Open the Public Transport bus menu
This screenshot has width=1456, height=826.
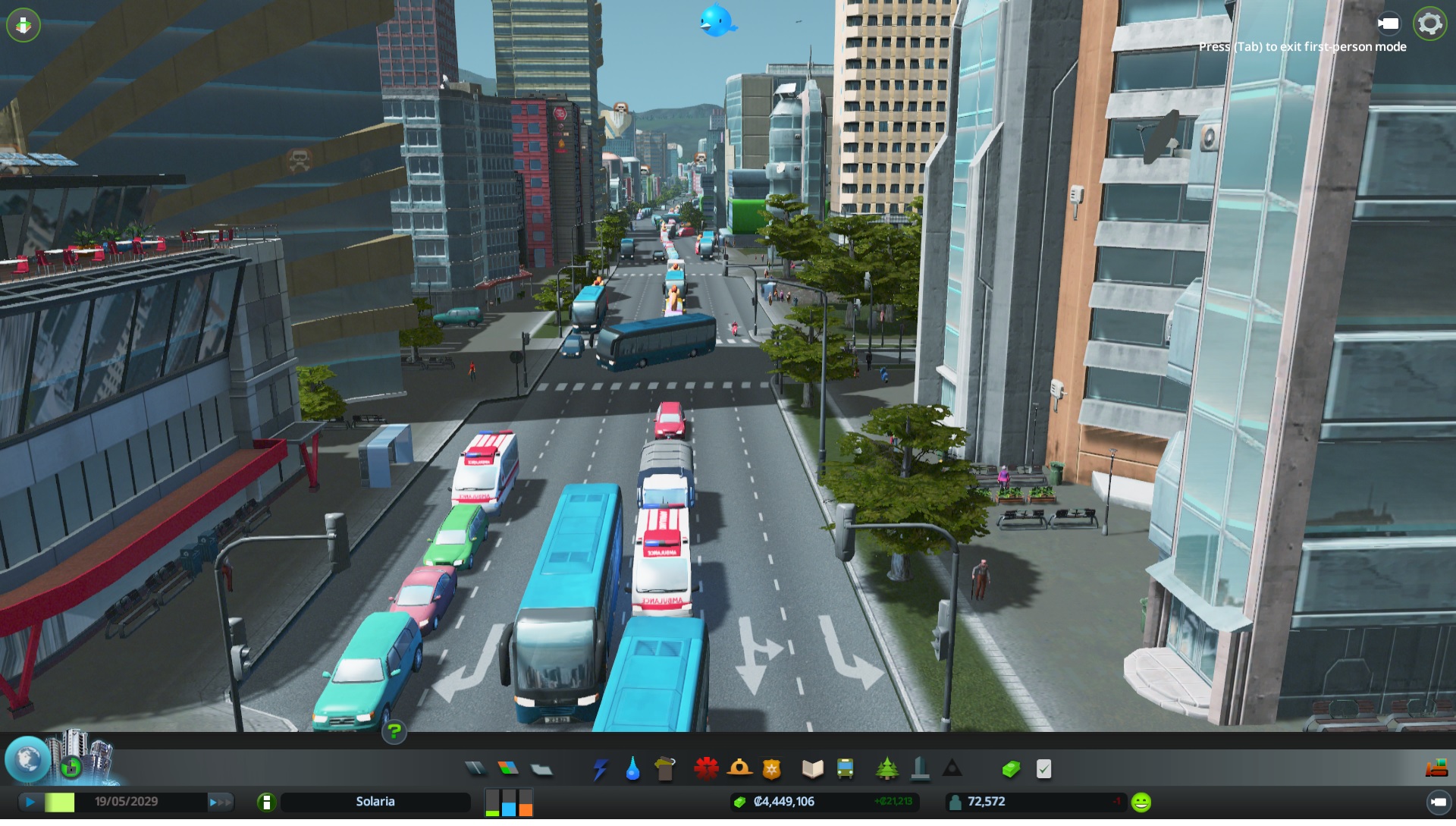845,769
